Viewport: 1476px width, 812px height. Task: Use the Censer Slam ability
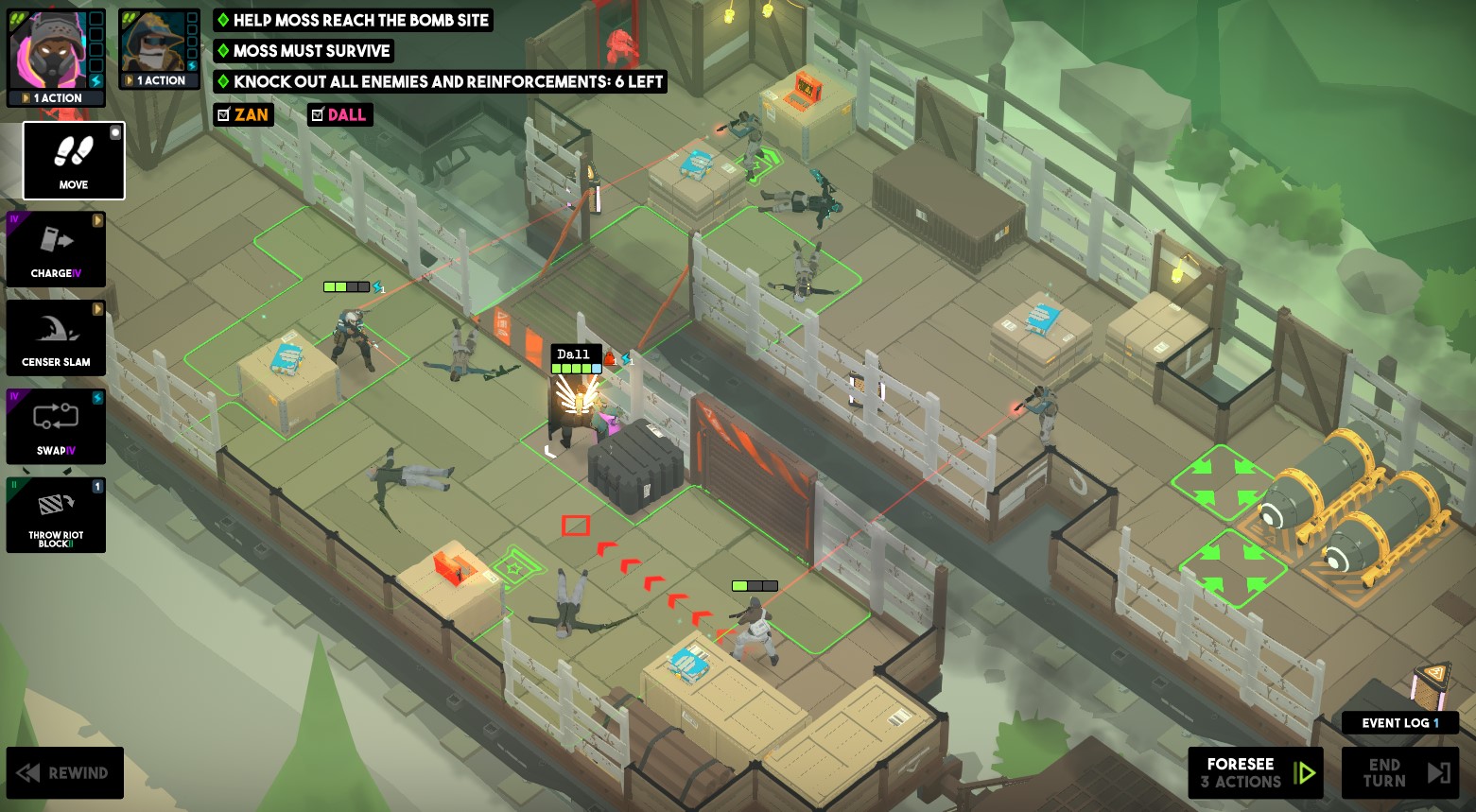[x=56, y=337]
